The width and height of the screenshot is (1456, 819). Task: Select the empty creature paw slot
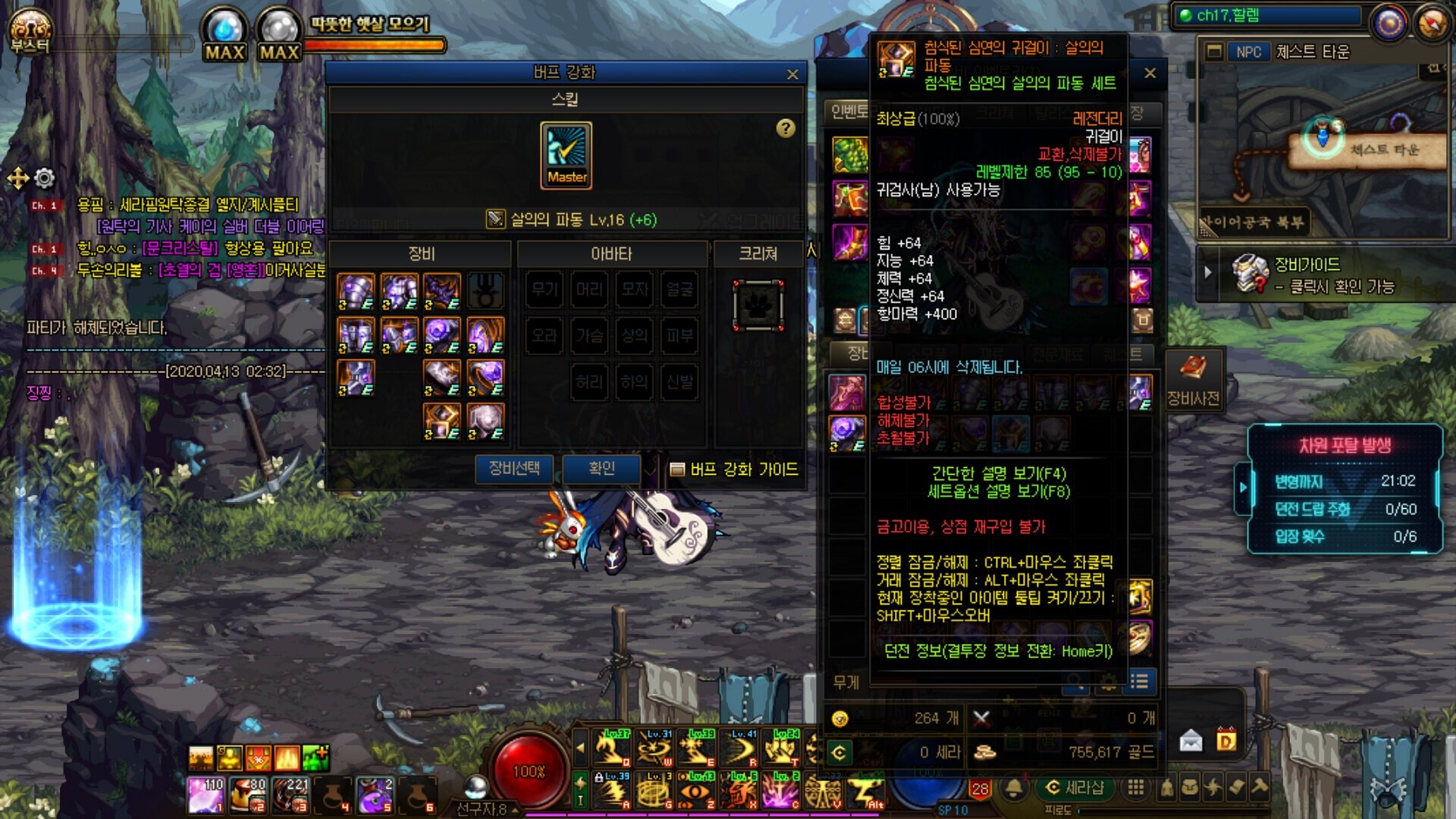point(758,306)
